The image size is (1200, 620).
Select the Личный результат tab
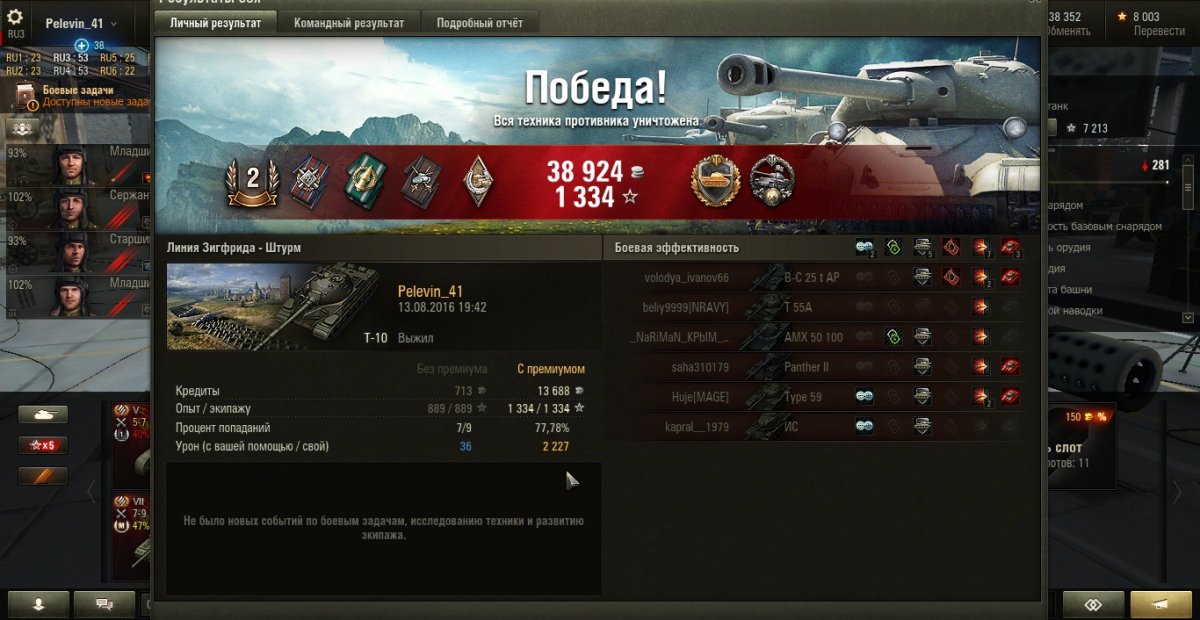215,23
